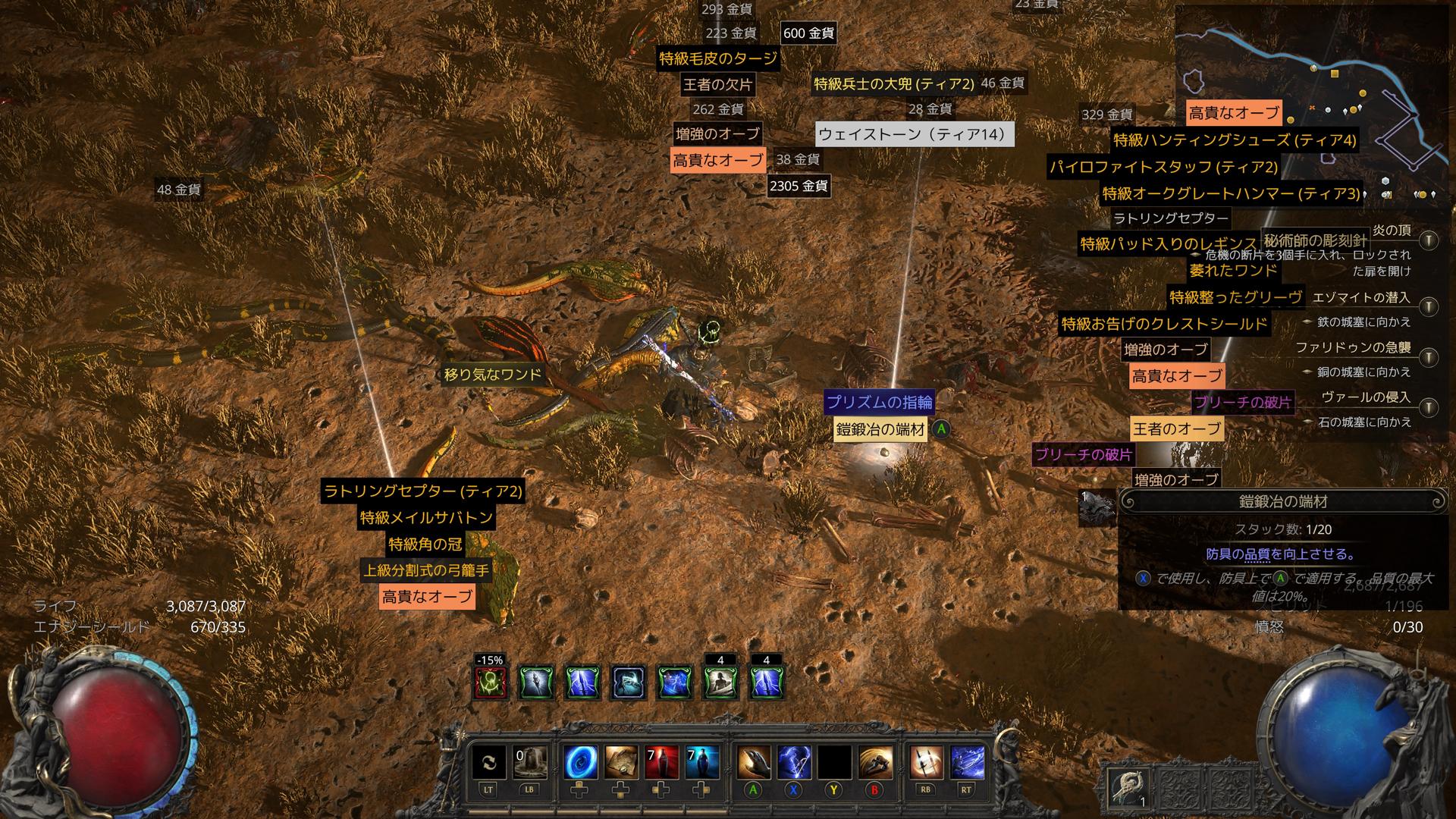This screenshot has height=819, width=1456.
Task: Open the map scroll hotbar slot
Action: (x=620, y=762)
